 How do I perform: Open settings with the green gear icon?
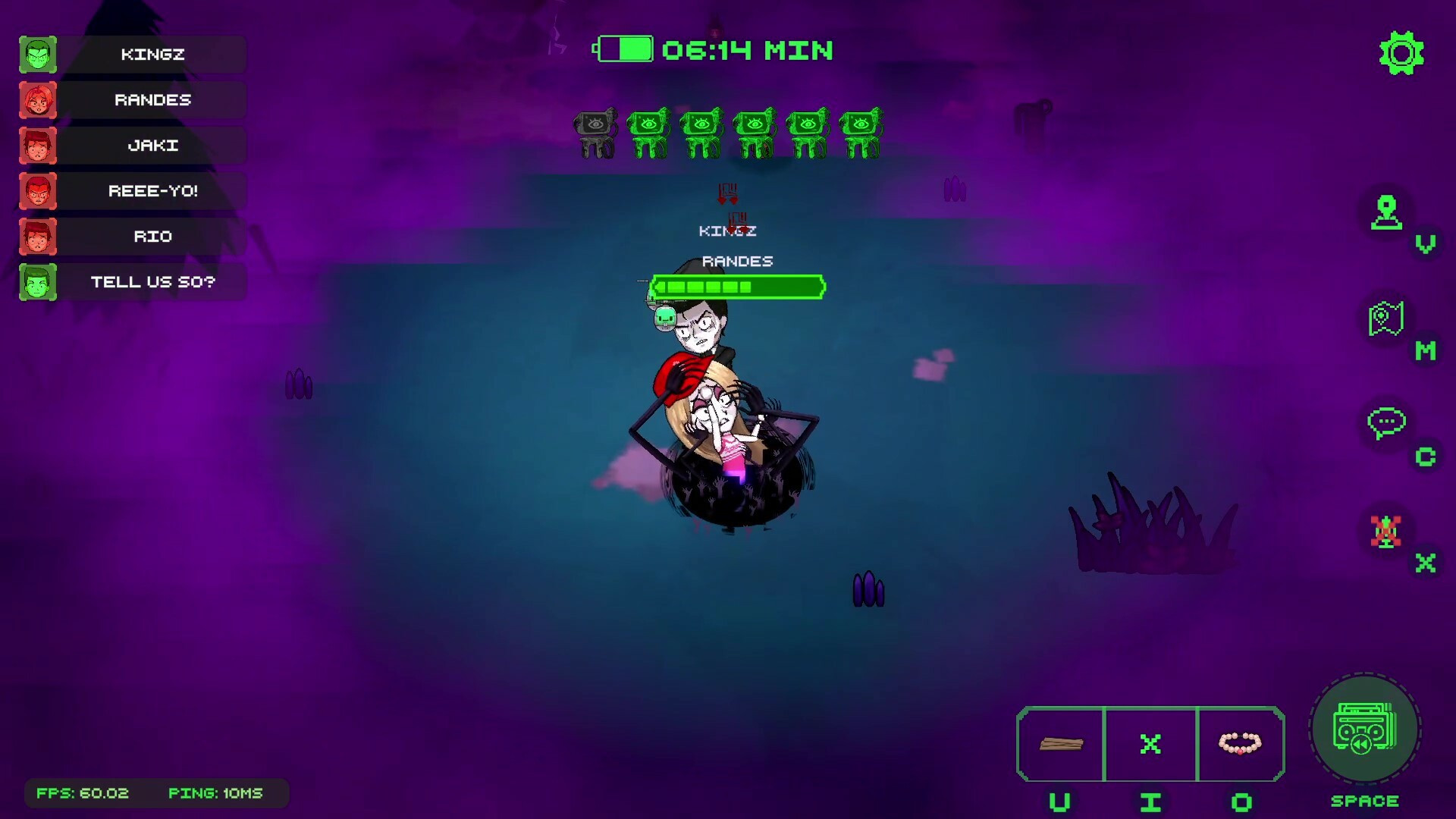tap(1401, 53)
